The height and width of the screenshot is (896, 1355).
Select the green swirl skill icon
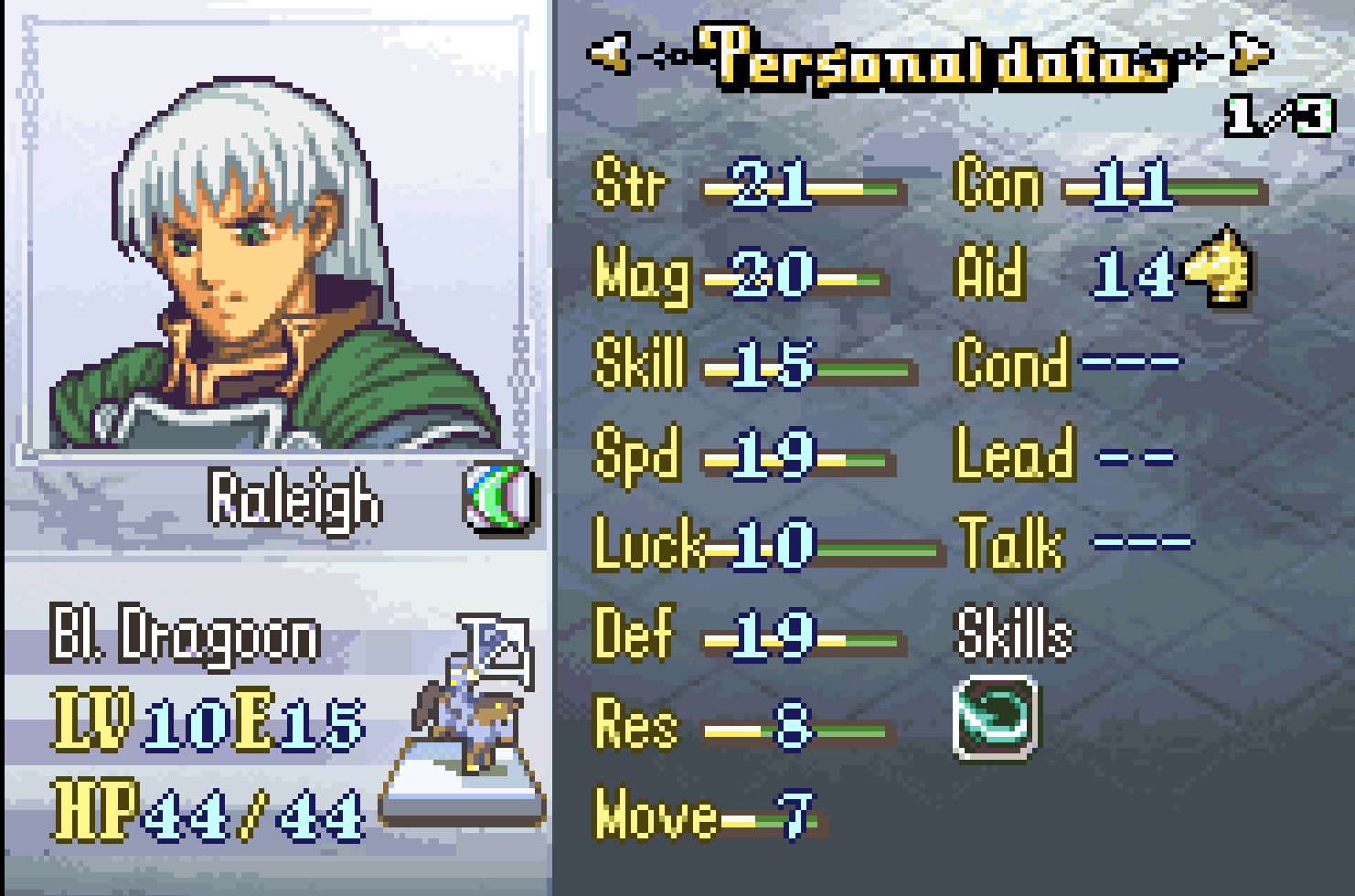coord(996,716)
